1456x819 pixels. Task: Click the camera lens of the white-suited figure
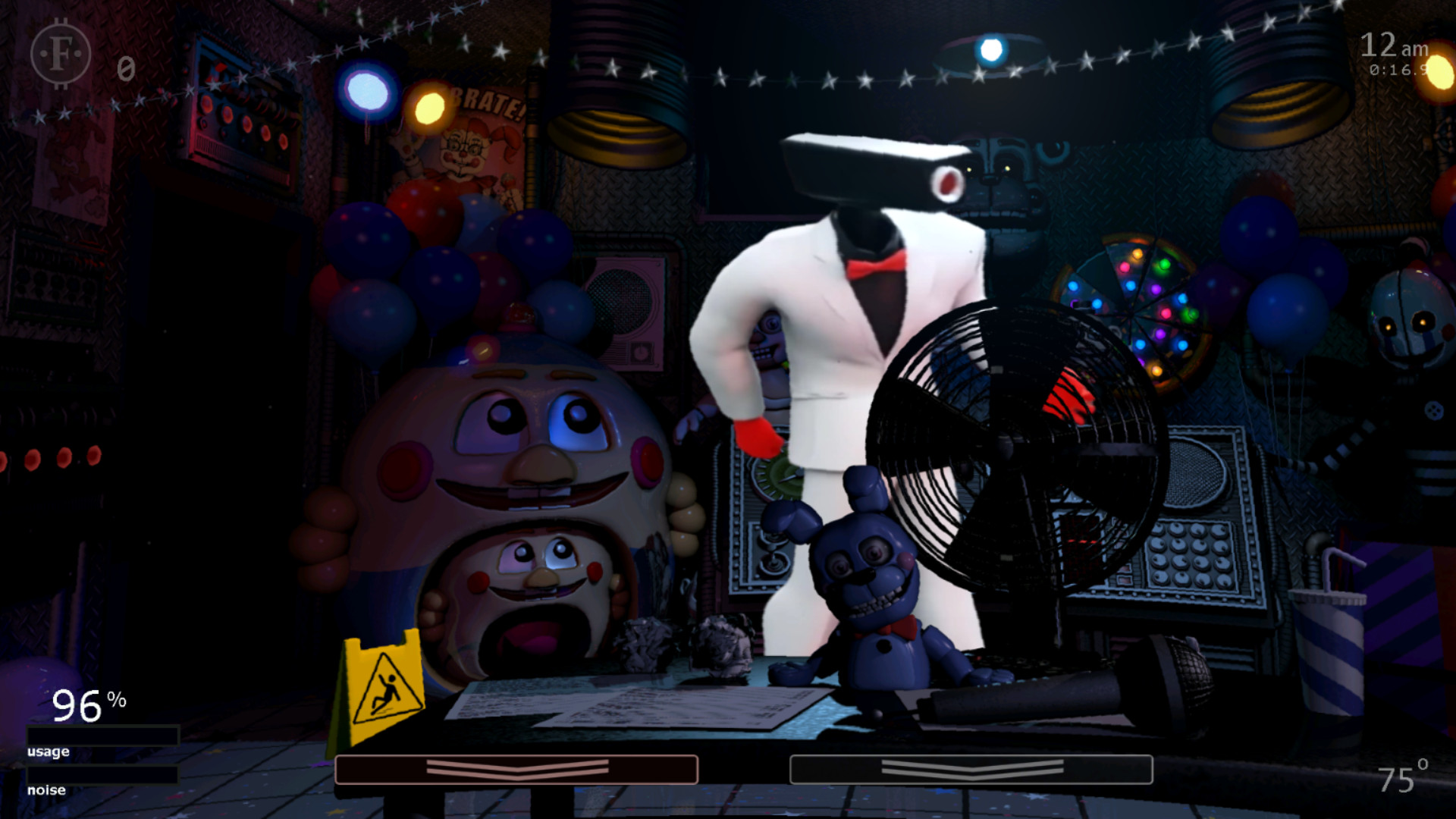948,182
